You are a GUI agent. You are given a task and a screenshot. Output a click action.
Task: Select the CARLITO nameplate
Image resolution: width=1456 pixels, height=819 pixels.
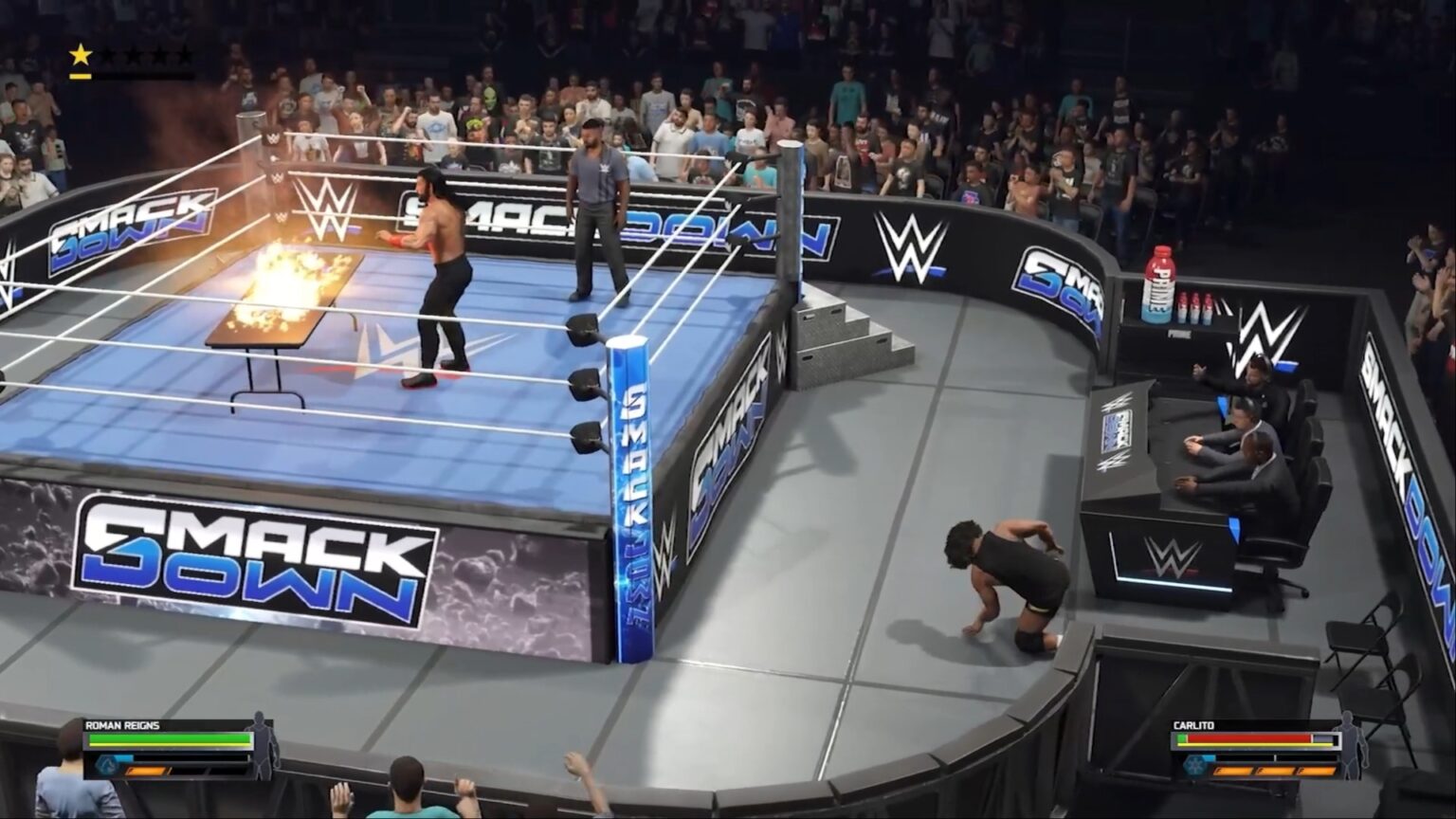click(x=1193, y=725)
